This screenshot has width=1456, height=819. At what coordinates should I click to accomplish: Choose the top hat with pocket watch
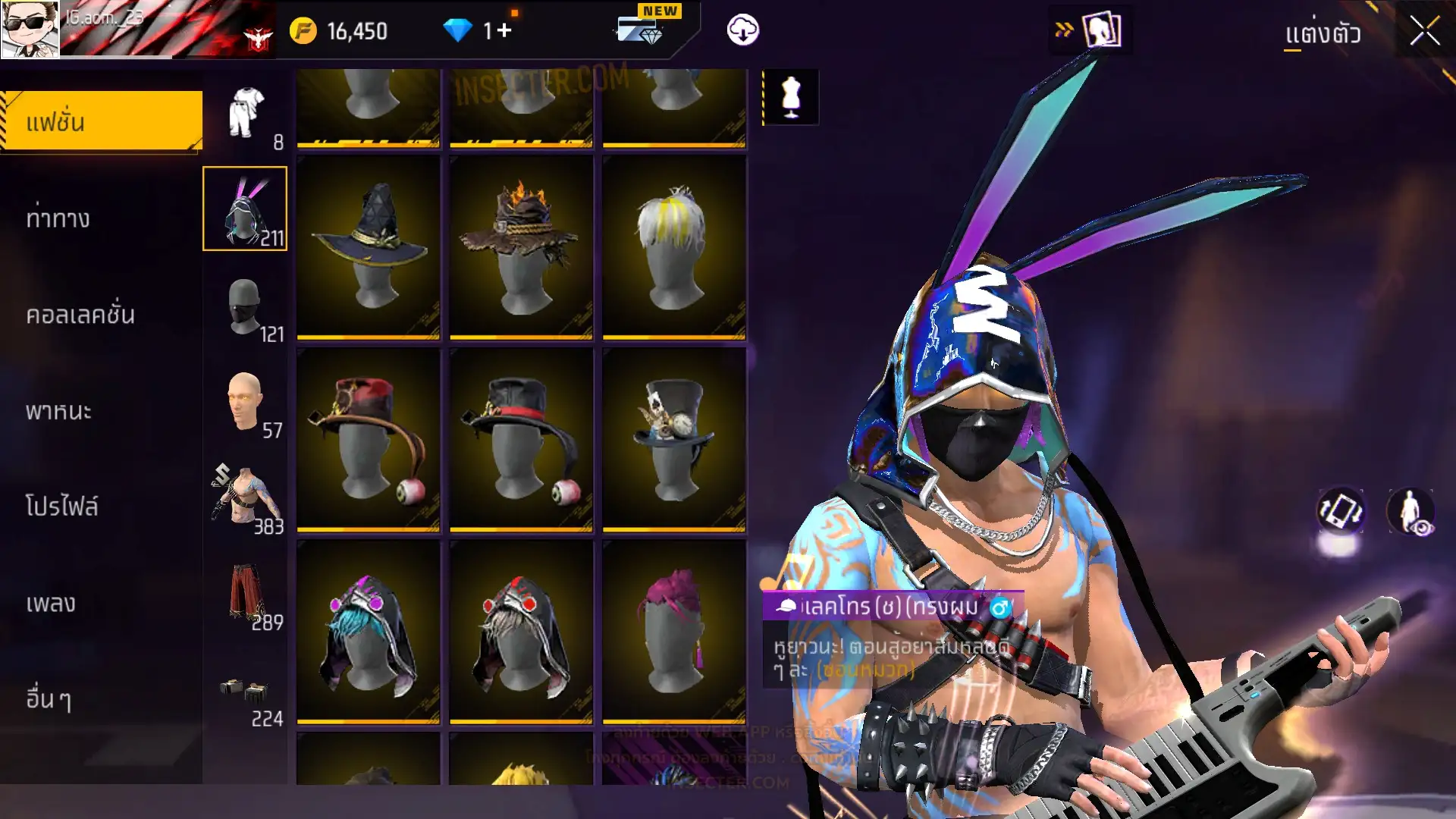coord(674,439)
